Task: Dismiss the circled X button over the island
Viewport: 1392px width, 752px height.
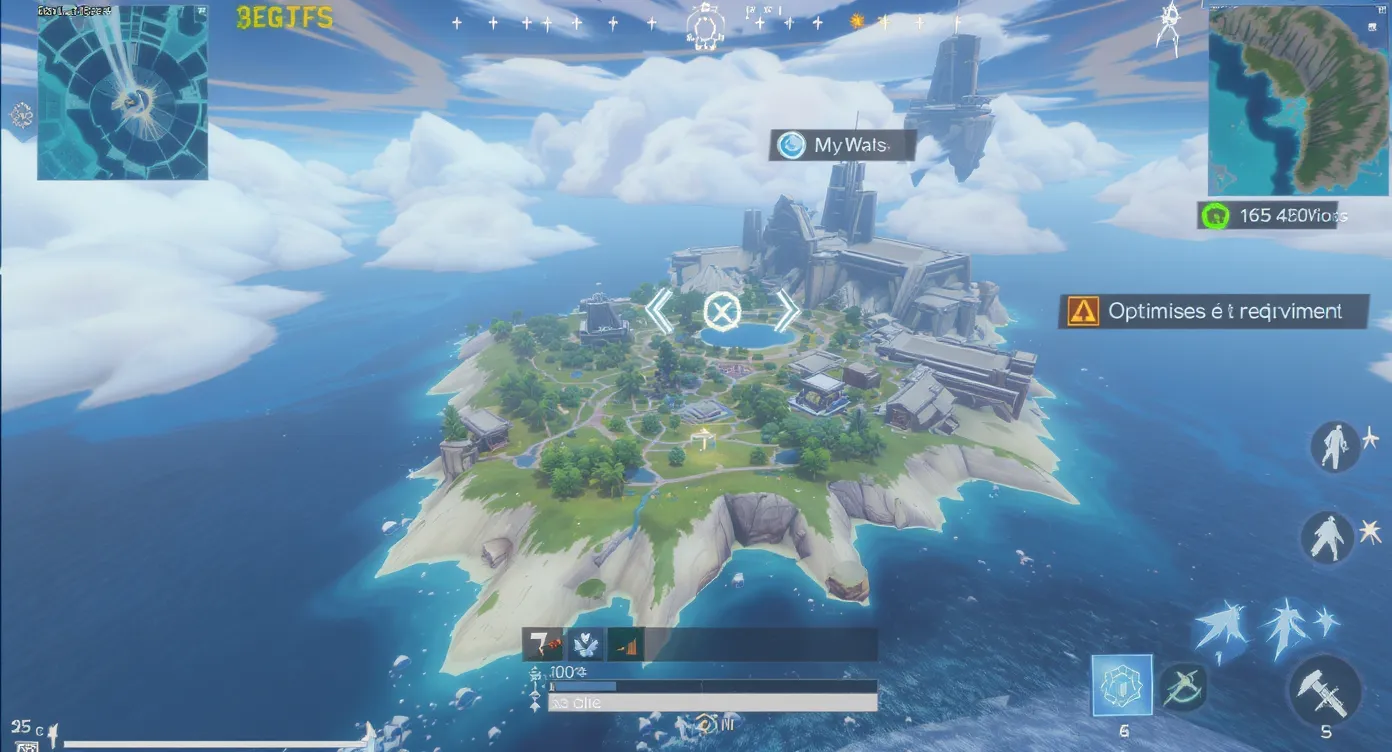Action: [724, 311]
